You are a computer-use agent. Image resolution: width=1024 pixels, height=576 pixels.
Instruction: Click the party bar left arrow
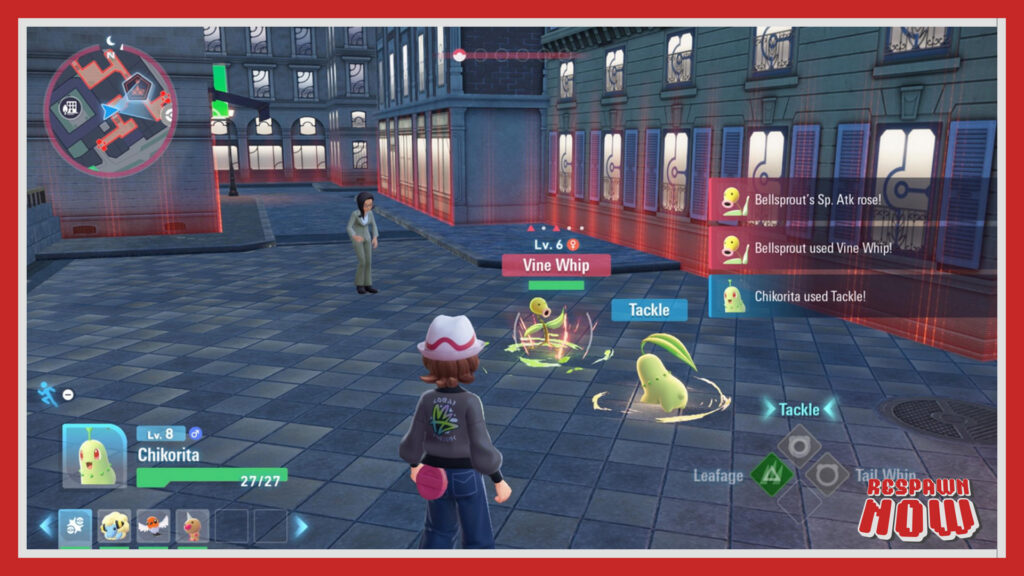[x=45, y=525]
